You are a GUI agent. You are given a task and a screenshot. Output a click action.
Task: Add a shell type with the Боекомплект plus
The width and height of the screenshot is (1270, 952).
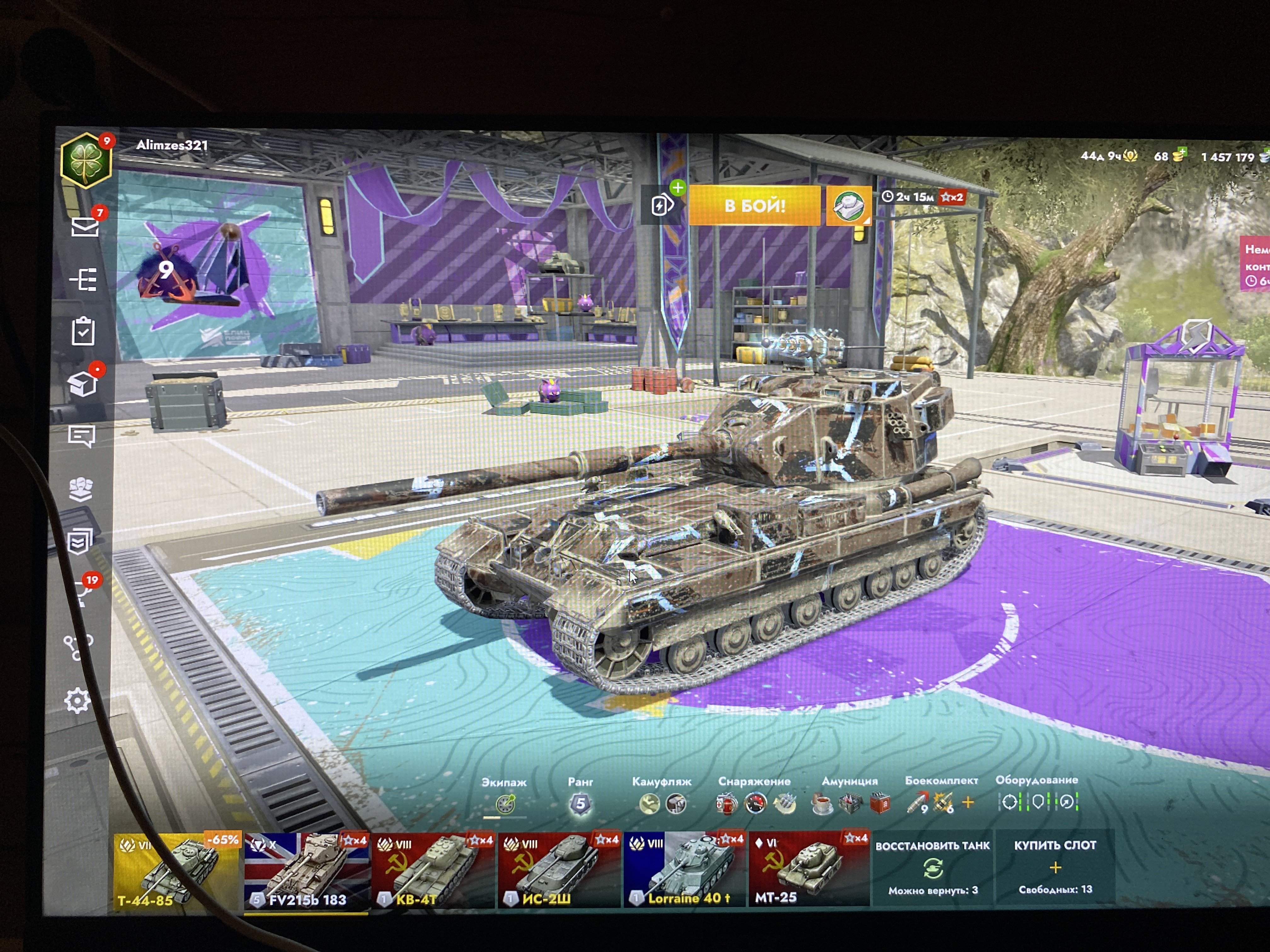click(x=968, y=802)
